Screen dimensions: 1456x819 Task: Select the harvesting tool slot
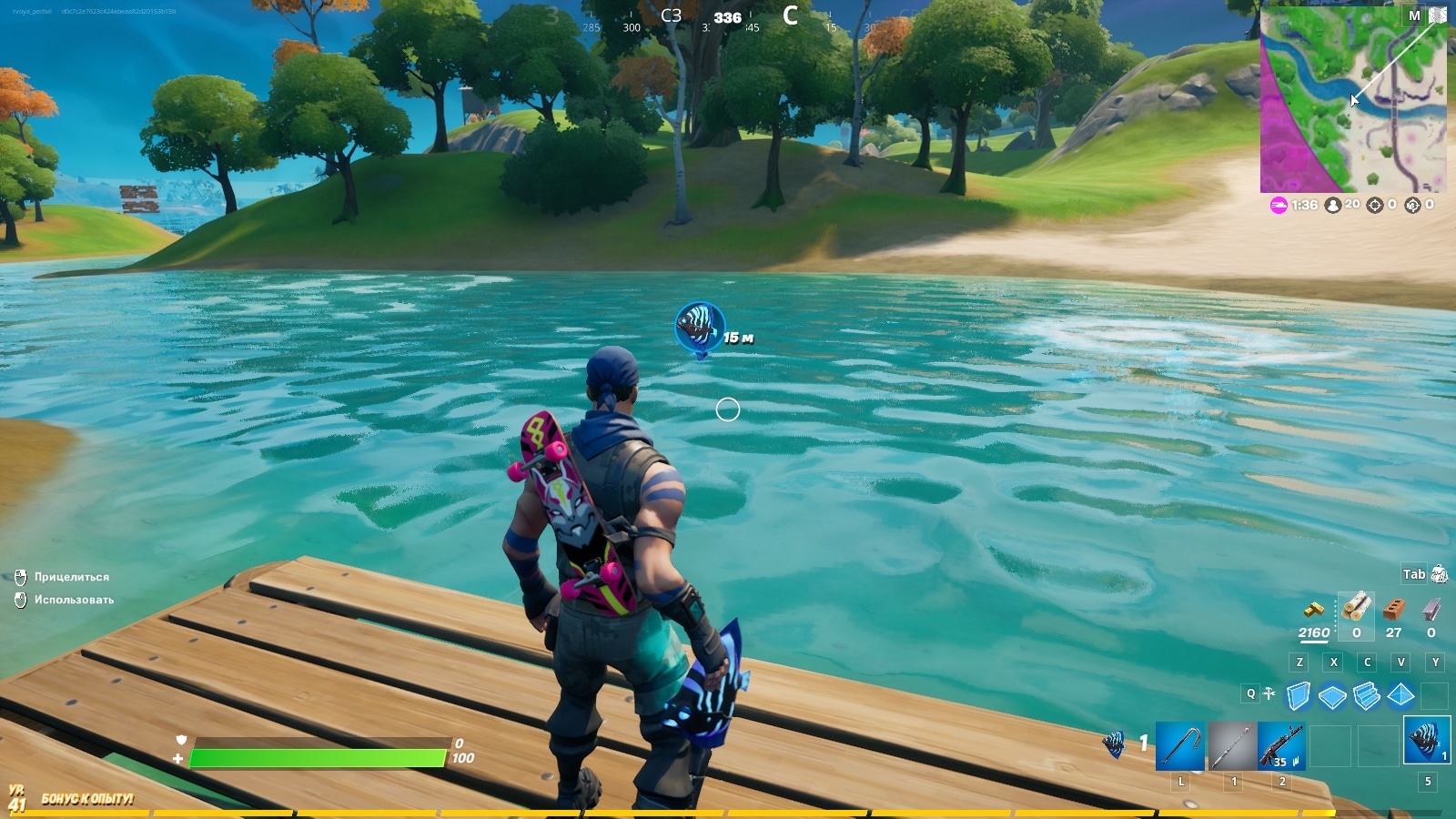[1181, 746]
